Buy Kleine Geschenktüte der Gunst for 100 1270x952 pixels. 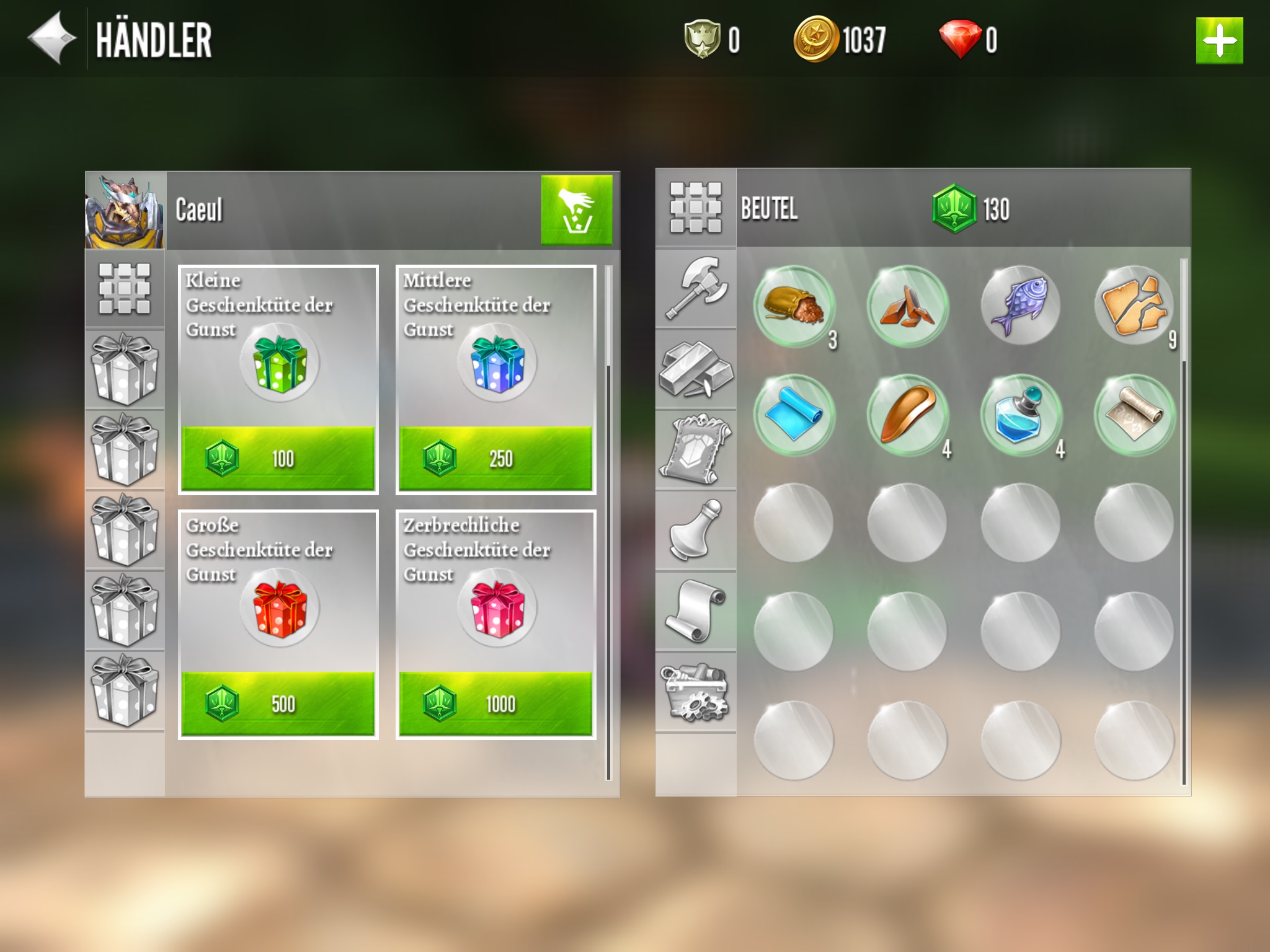pos(278,458)
